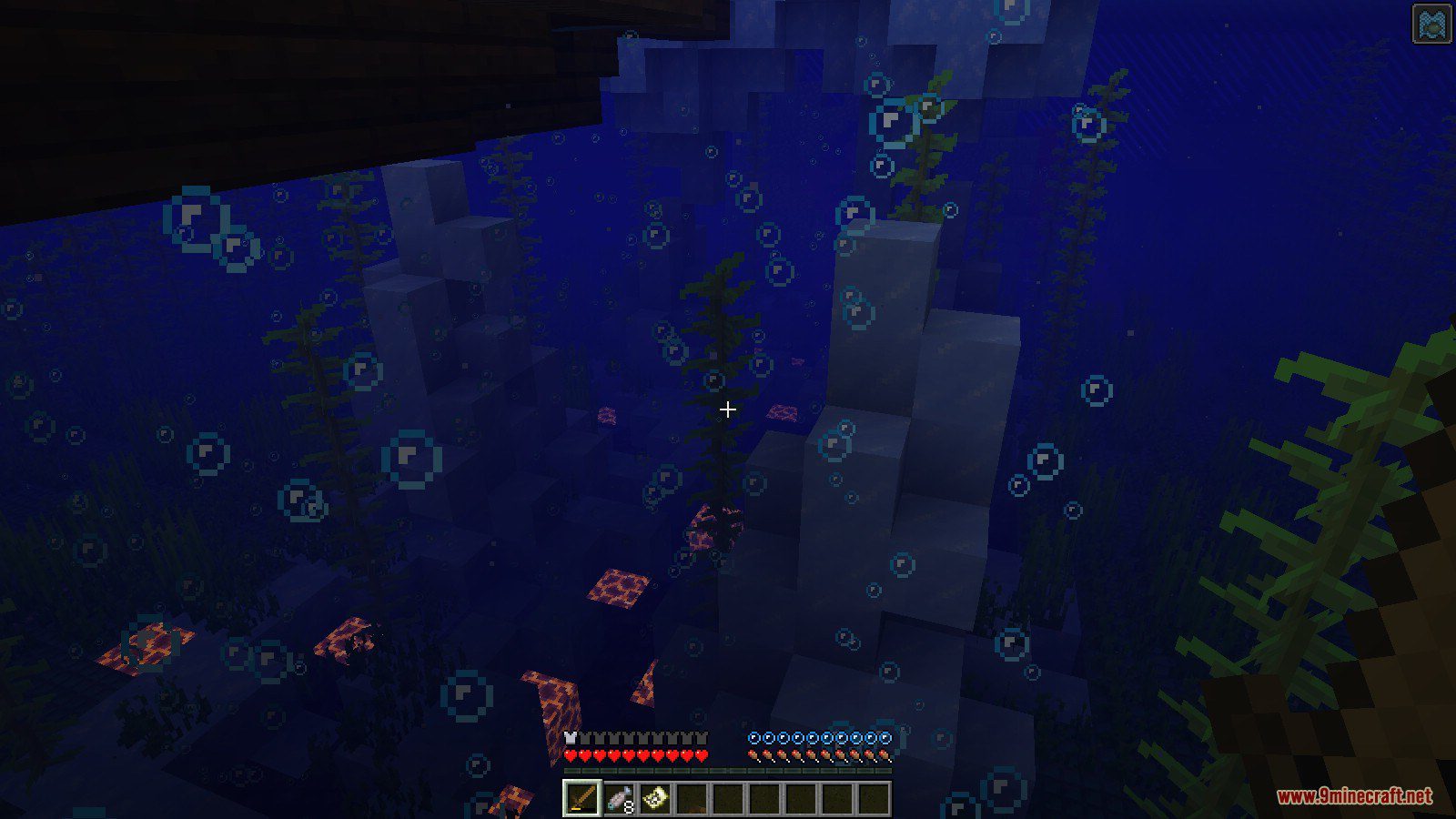
Task: Click the middle armor point icon
Action: (x=635, y=739)
